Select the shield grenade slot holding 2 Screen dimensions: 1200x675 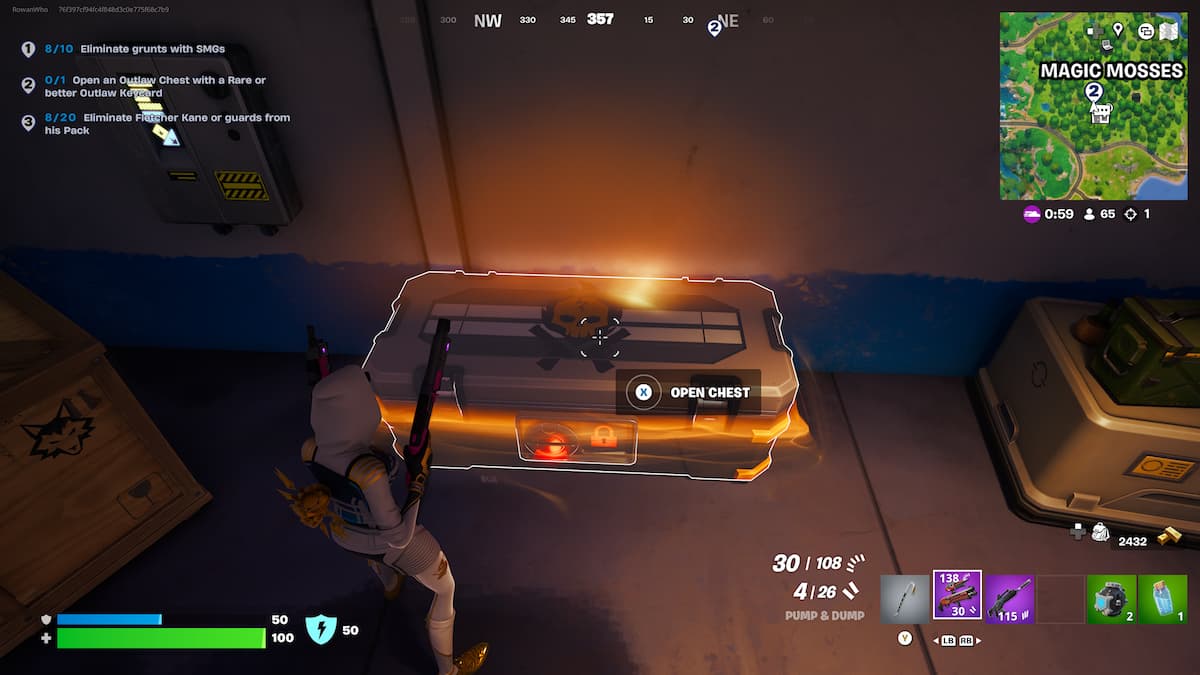coord(1111,599)
